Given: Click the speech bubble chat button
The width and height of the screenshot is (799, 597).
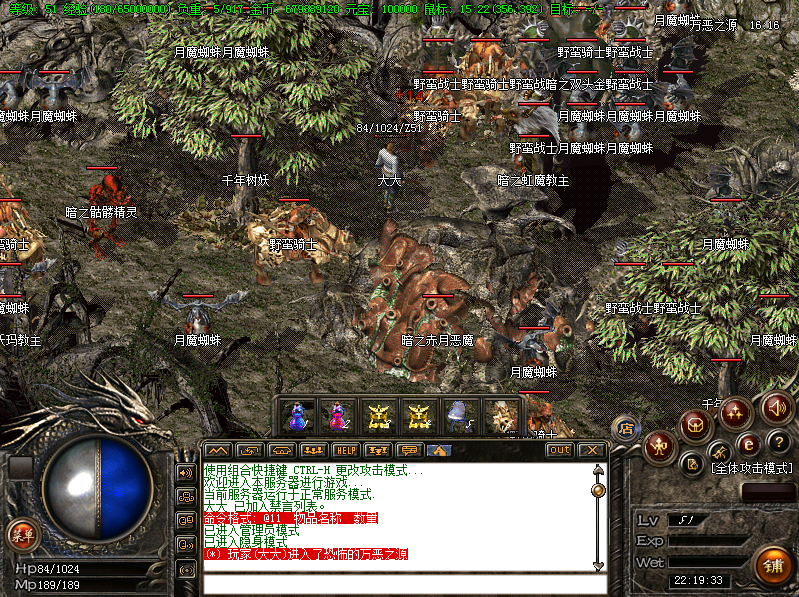Looking at the screenshot, I should point(409,450).
